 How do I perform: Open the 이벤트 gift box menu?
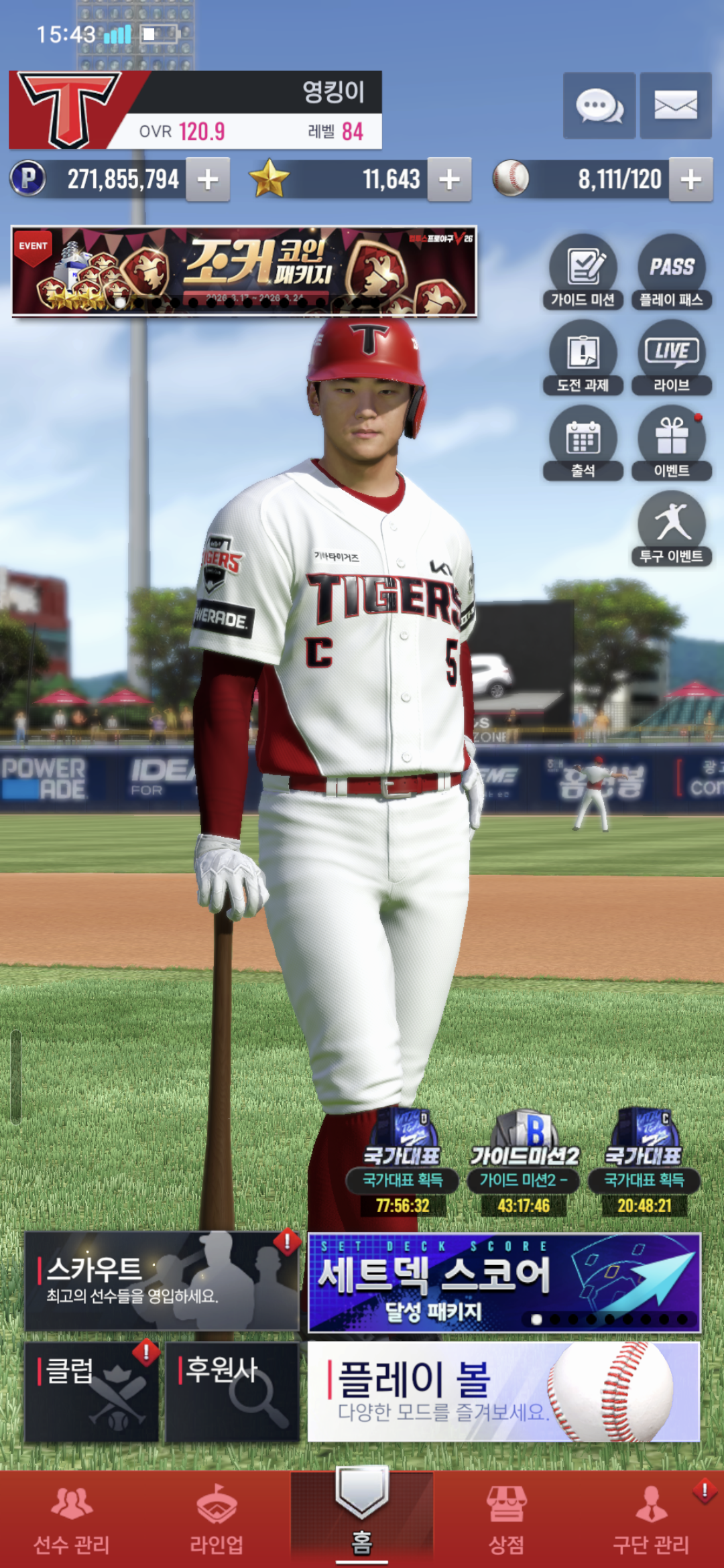671,444
